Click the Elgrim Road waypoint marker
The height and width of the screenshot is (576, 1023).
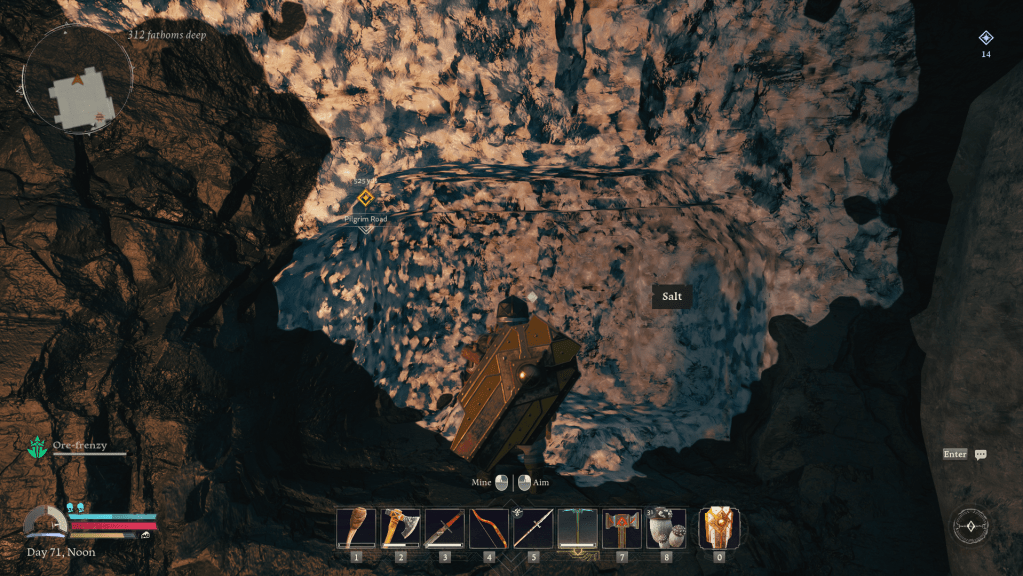[365, 198]
